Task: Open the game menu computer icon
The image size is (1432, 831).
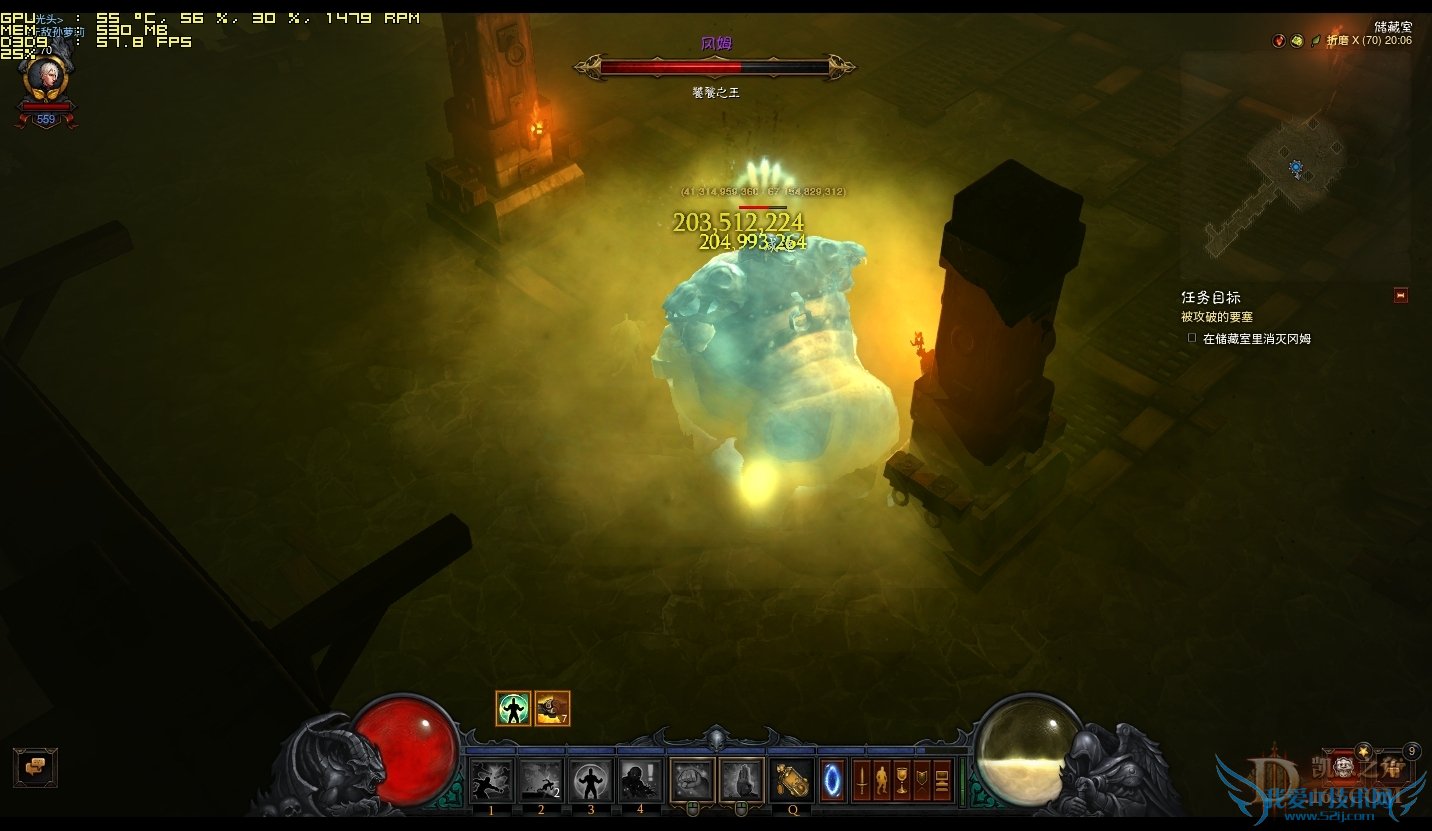Action: (942, 781)
